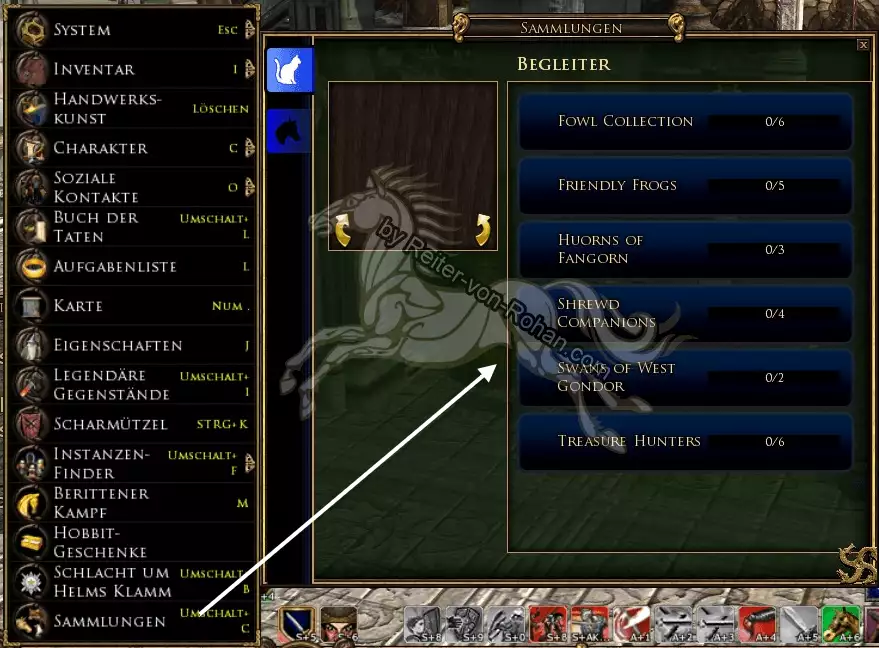
Task: Open the Friendly Frogs collection
Action: pyautogui.click(x=685, y=186)
